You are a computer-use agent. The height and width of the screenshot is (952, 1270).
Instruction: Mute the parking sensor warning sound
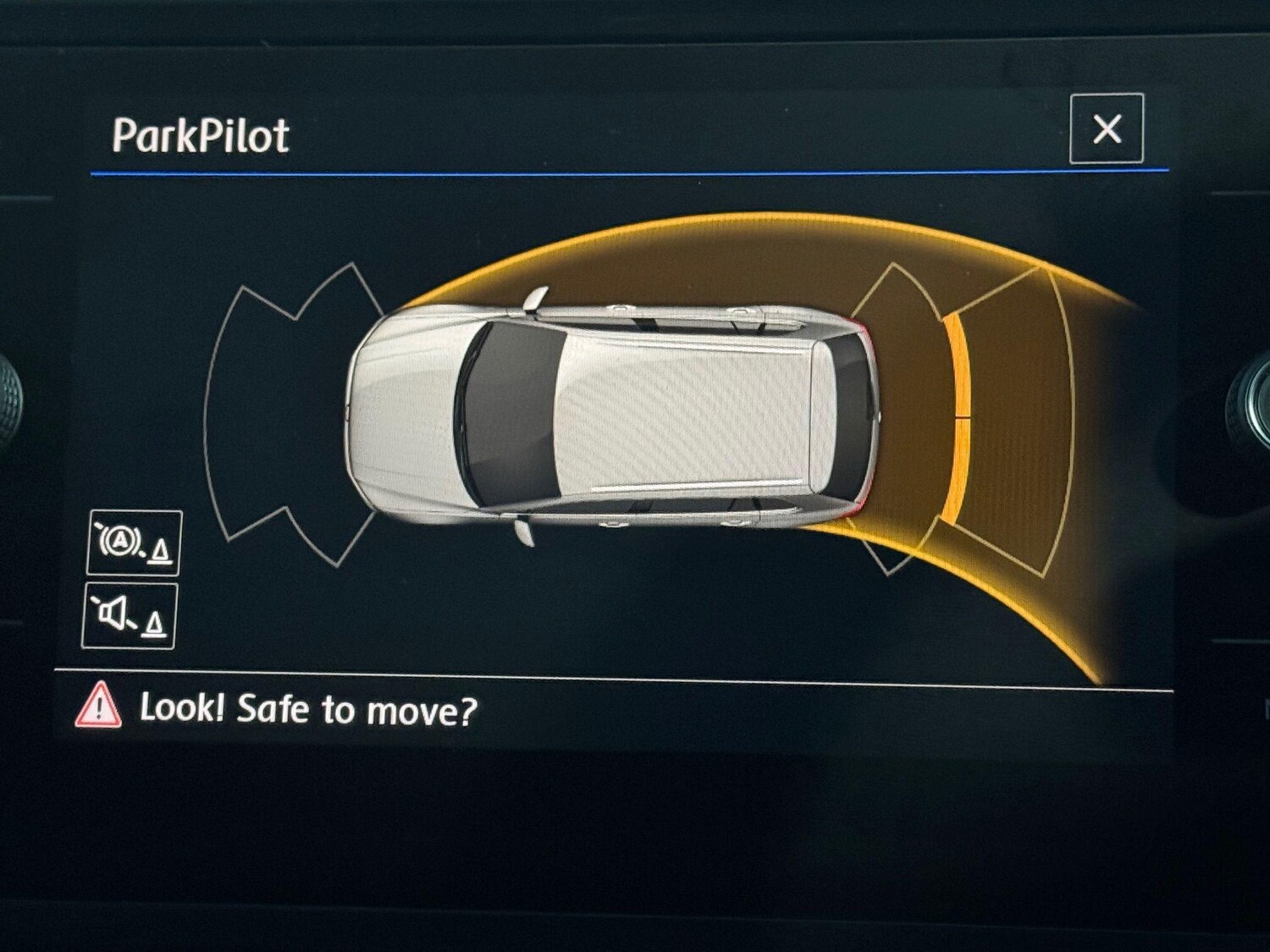coord(130,616)
